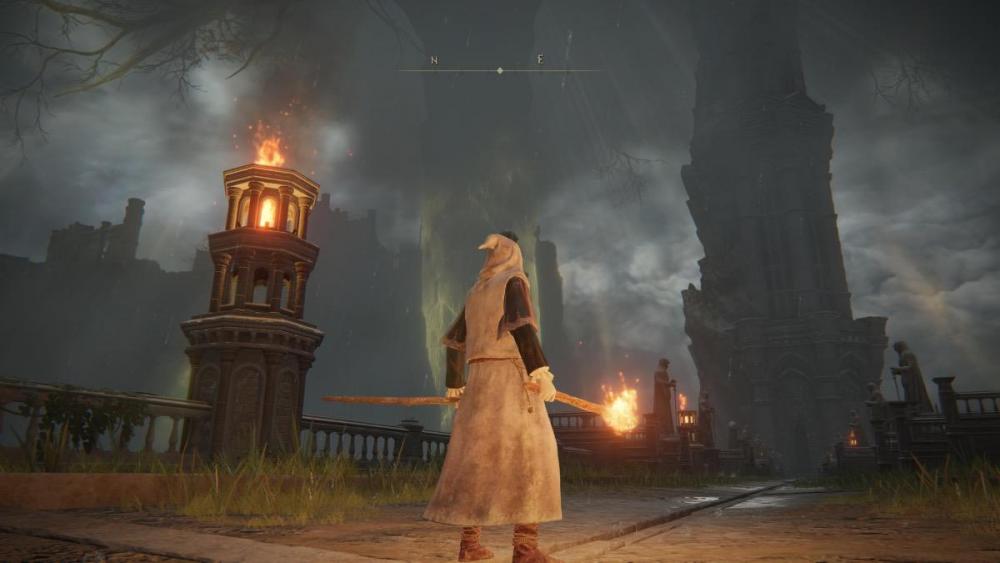Click the compass bar showing N and E
The width and height of the screenshot is (1000, 563).
499,68
